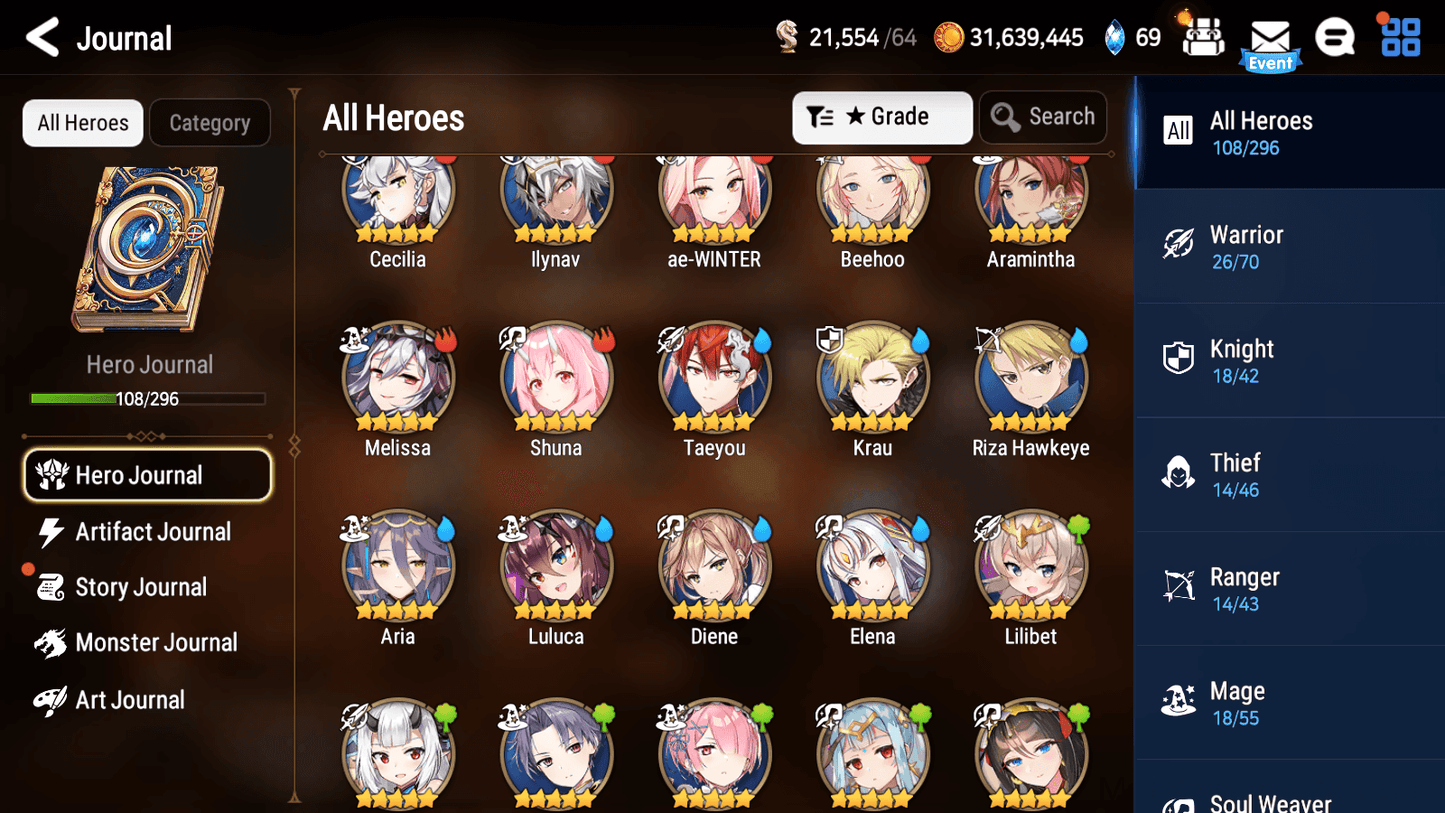This screenshot has height=813, width=1445.
Task: Click the STOVE community icon
Action: tap(1335, 36)
